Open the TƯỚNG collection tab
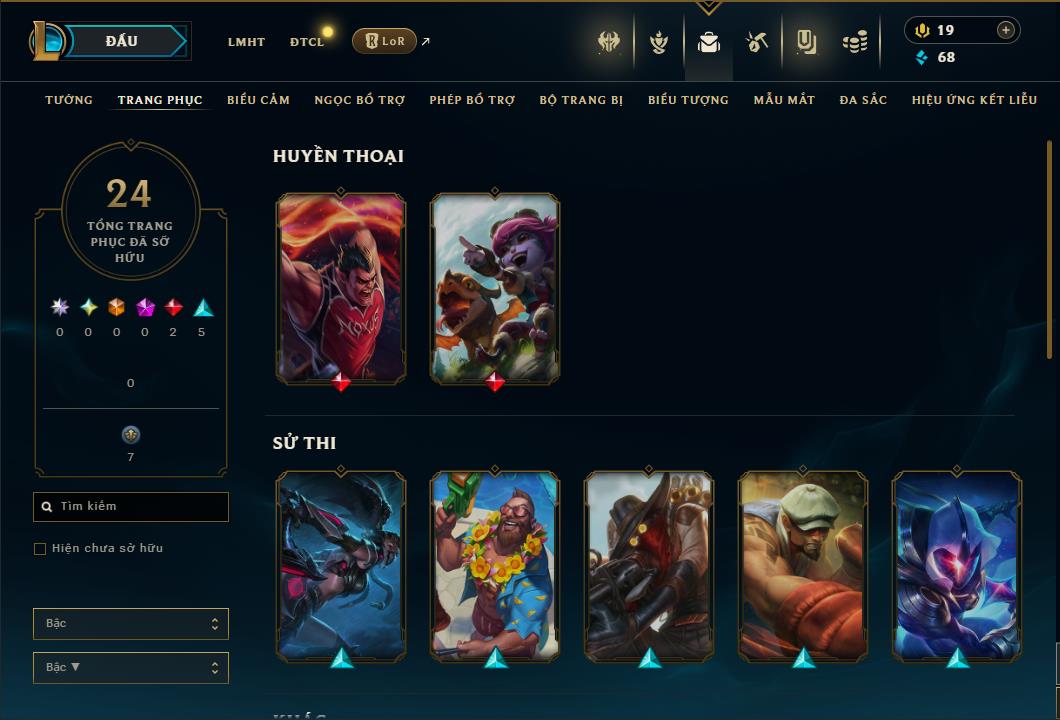The width and height of the screenshot is (1060, 720). click(69, 100)
